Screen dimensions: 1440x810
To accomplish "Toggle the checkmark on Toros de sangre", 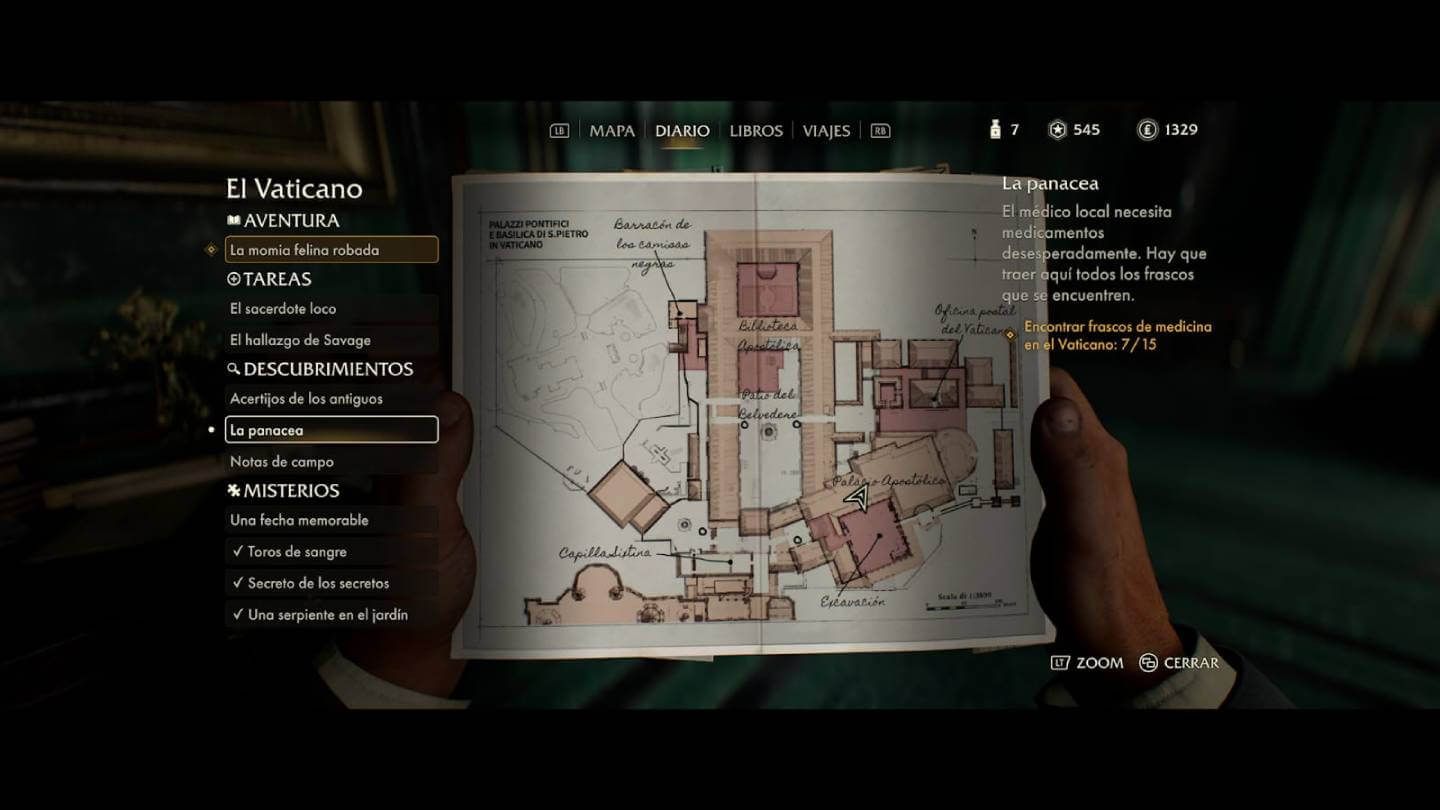I will pyautogui.click(x=239, y=551).
